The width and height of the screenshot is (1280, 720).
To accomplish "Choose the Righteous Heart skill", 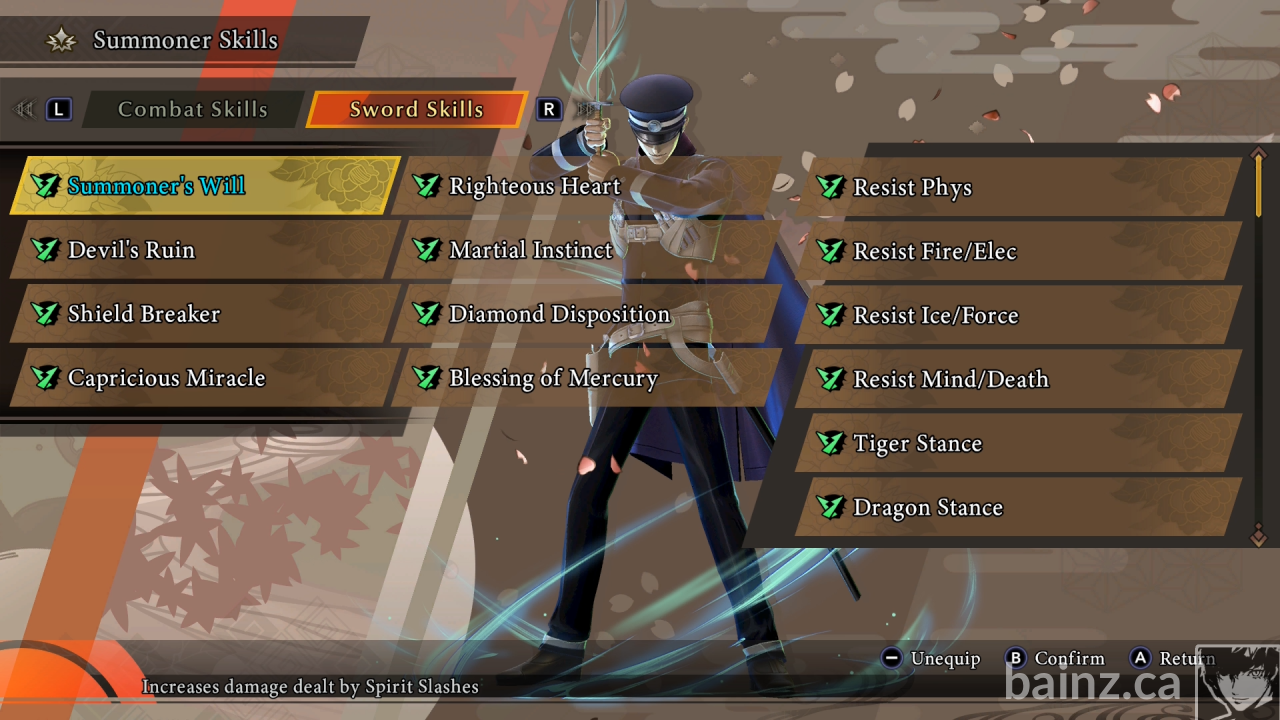I will tap(585, 186).
